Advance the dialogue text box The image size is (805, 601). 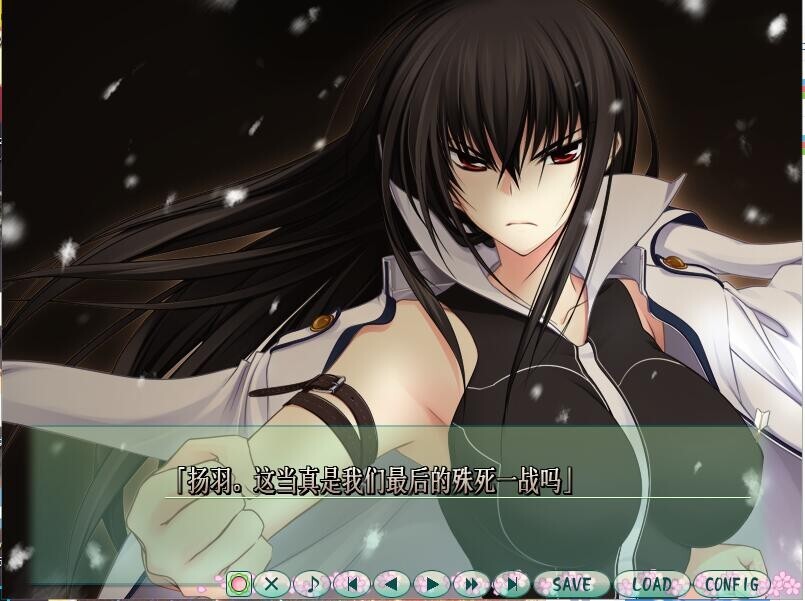tap(400, 500)
